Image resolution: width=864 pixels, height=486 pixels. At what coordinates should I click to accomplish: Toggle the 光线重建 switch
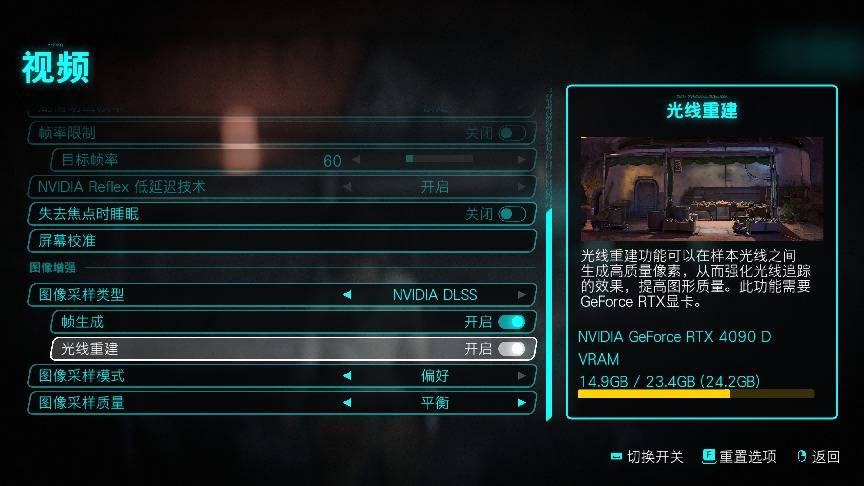click(511, 349)
